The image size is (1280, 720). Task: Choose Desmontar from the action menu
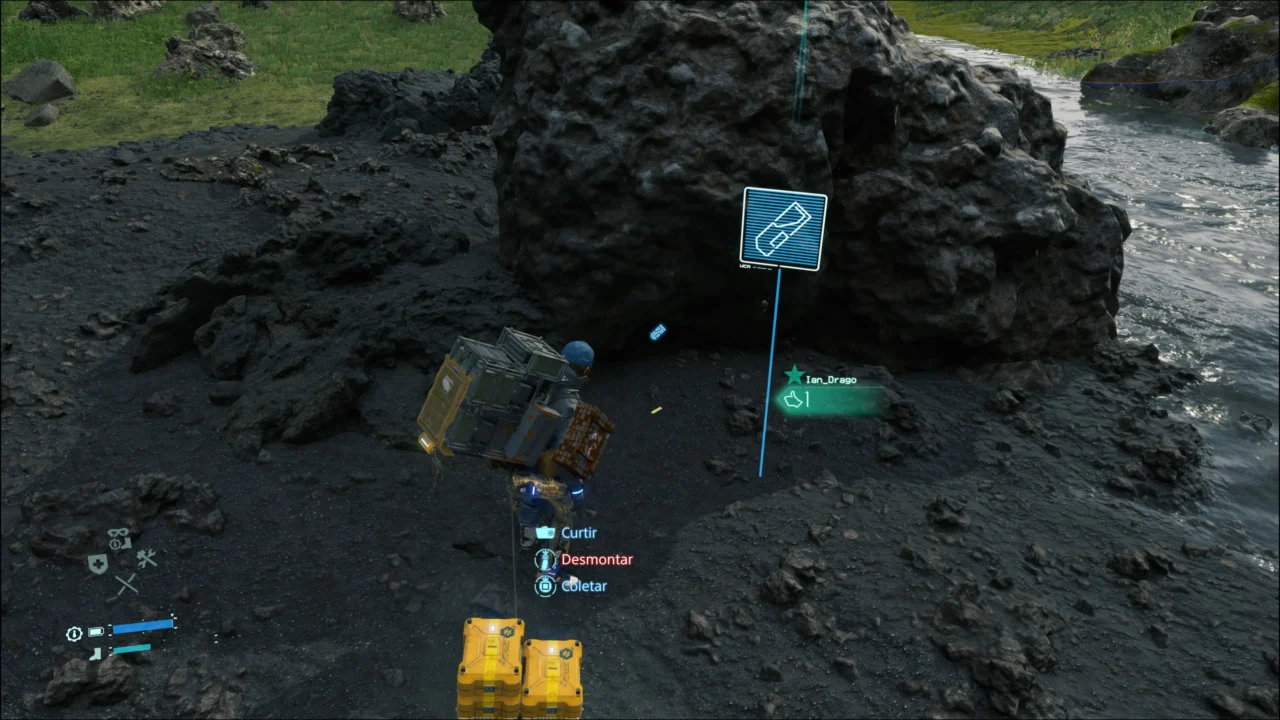(597, 559)
